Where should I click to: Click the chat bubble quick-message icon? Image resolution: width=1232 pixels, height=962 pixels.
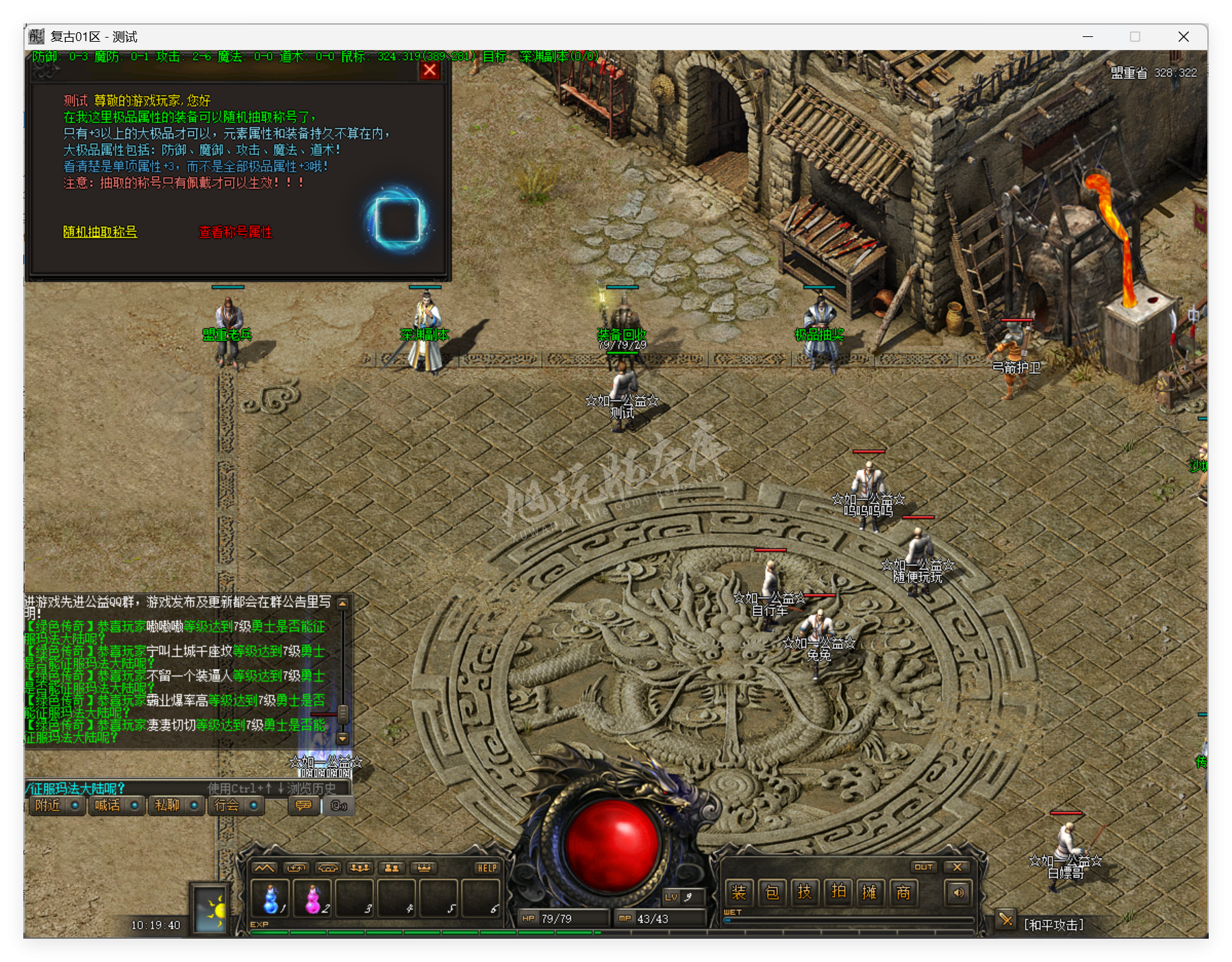[x=303, y=806]
